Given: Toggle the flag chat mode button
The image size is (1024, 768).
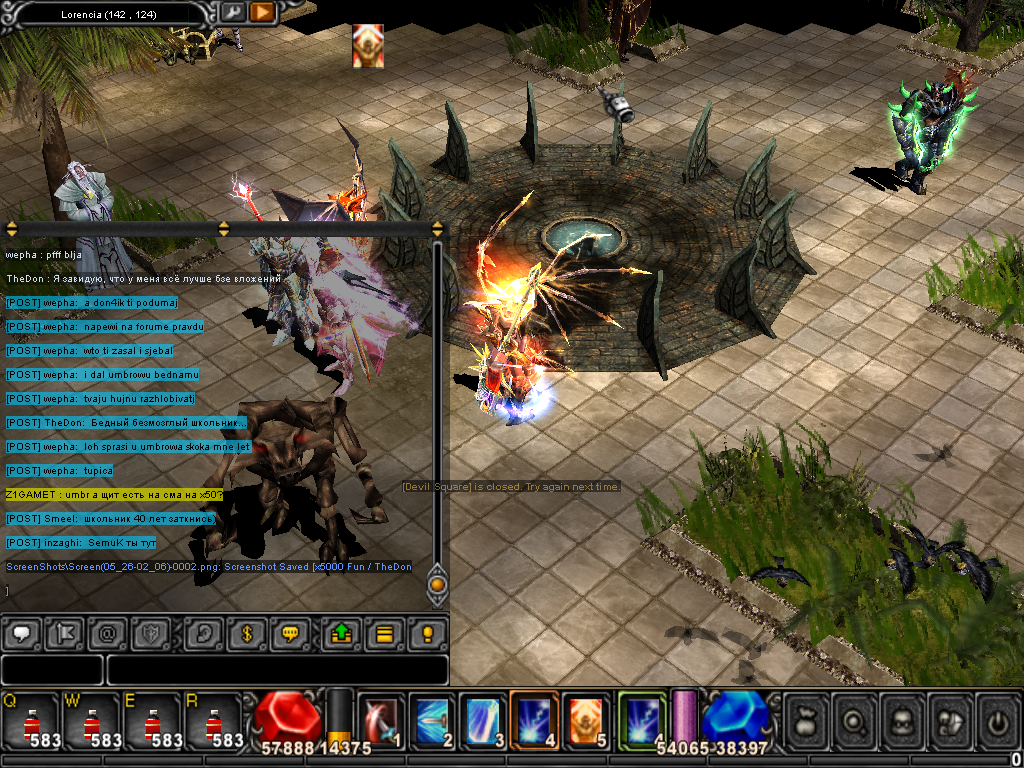Looking at the screenshot, I should click(x=66, y=634).
